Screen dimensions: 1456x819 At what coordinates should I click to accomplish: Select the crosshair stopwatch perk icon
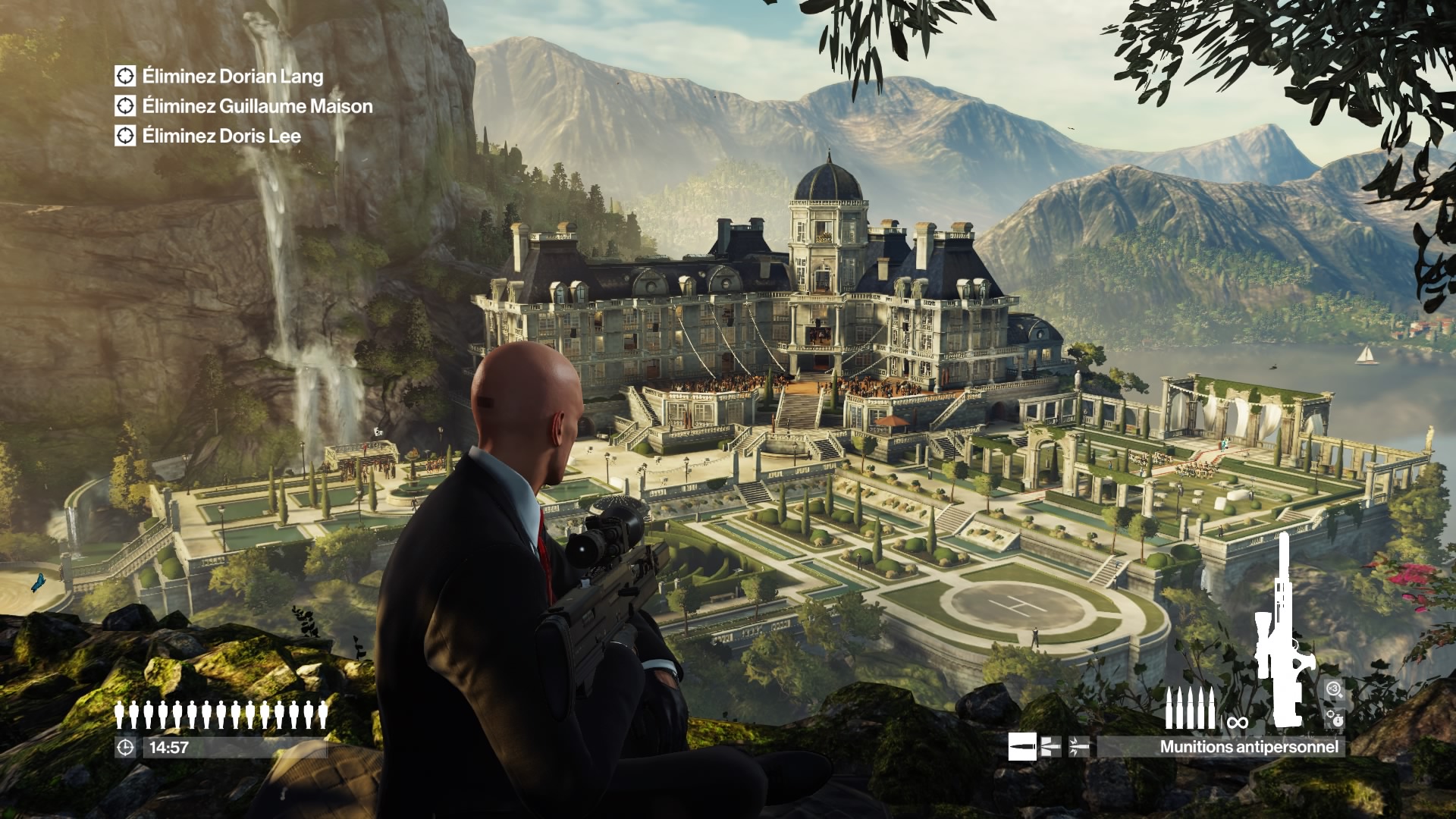coord(1335,718)
